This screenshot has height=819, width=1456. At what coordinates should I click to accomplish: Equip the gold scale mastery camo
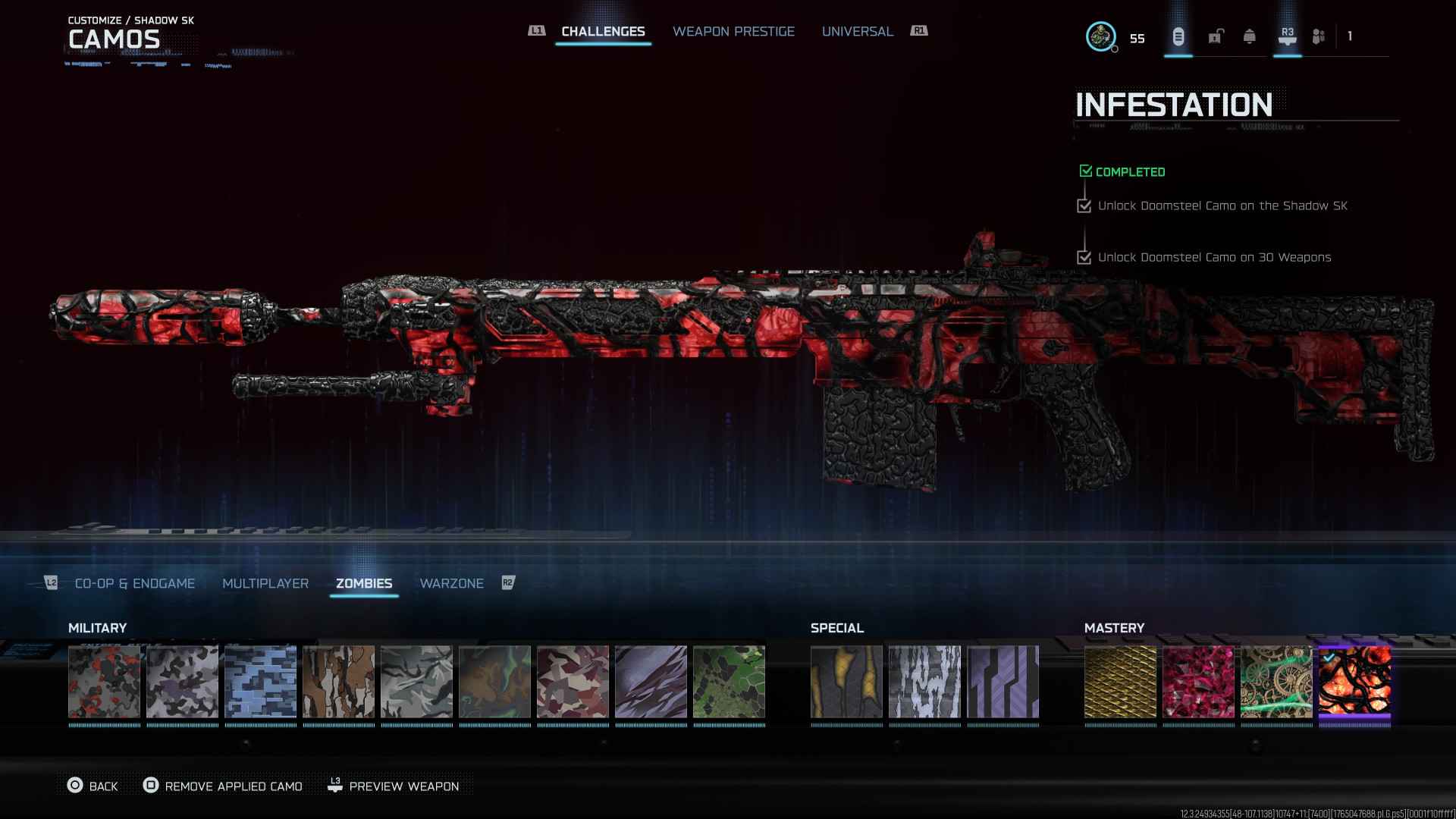[x=1120, y=682]
